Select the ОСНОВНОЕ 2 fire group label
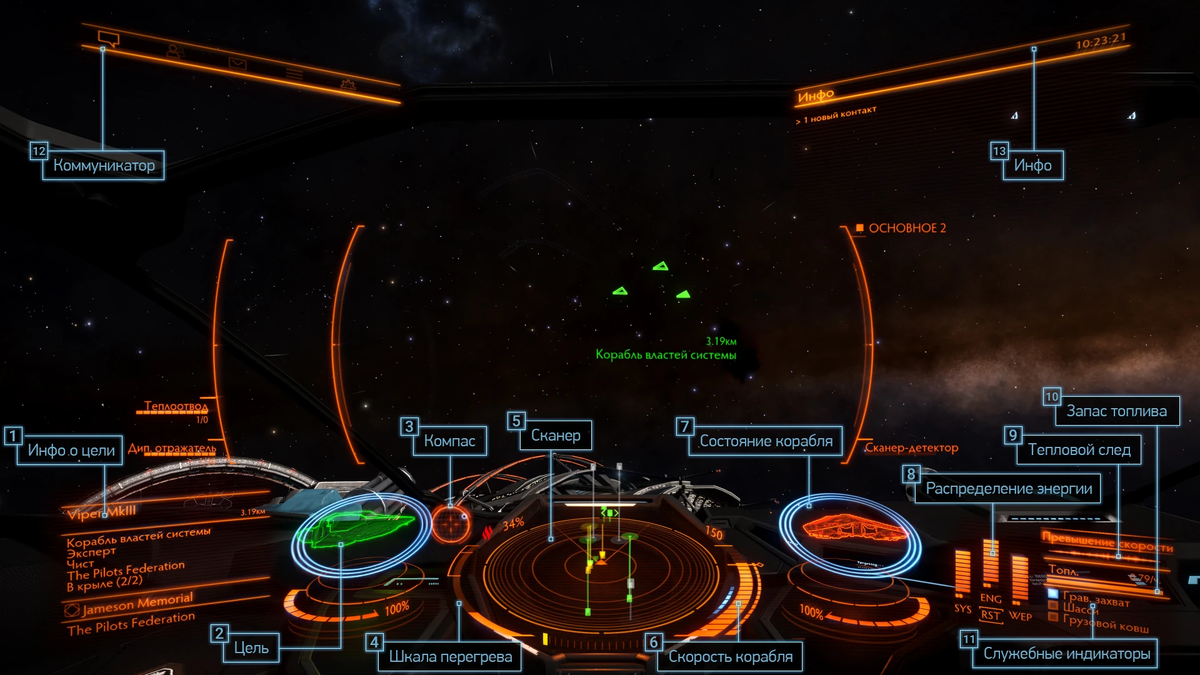1200x675 pixels. [905, 228]
